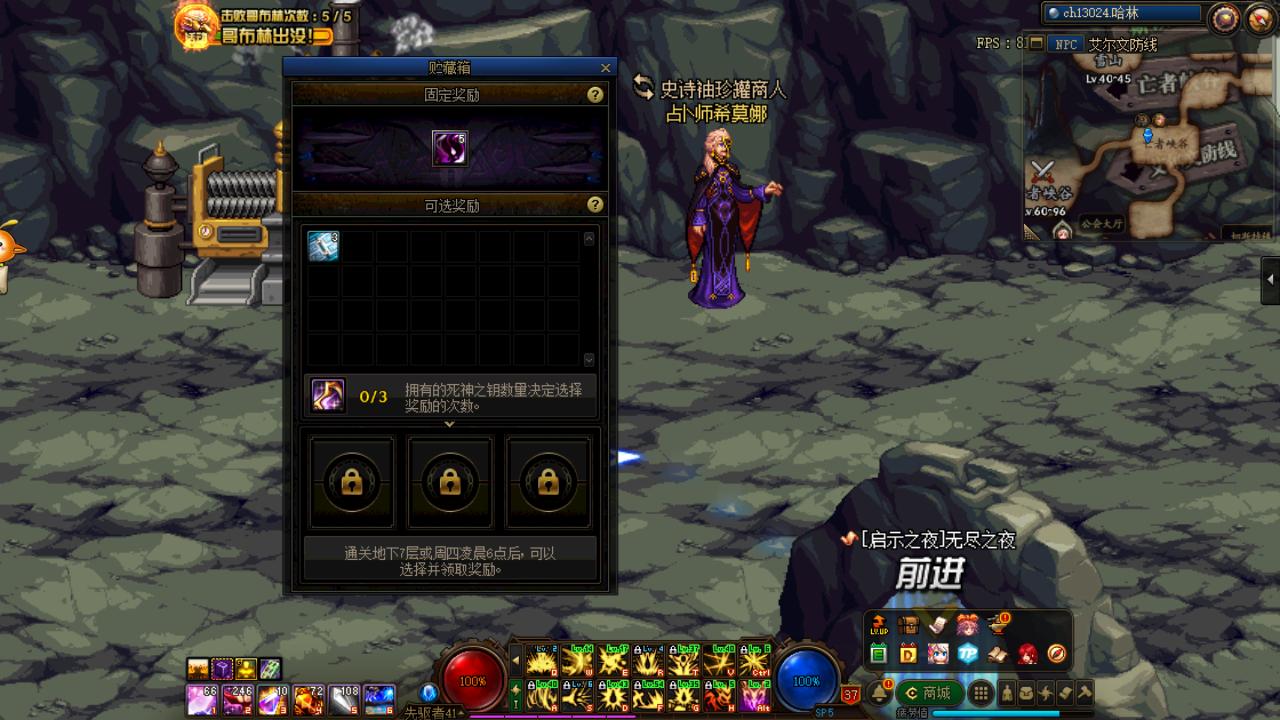Open the blue TP icon
The width and height of the screenshot is (1280, 720).
[x=967, y=654]
